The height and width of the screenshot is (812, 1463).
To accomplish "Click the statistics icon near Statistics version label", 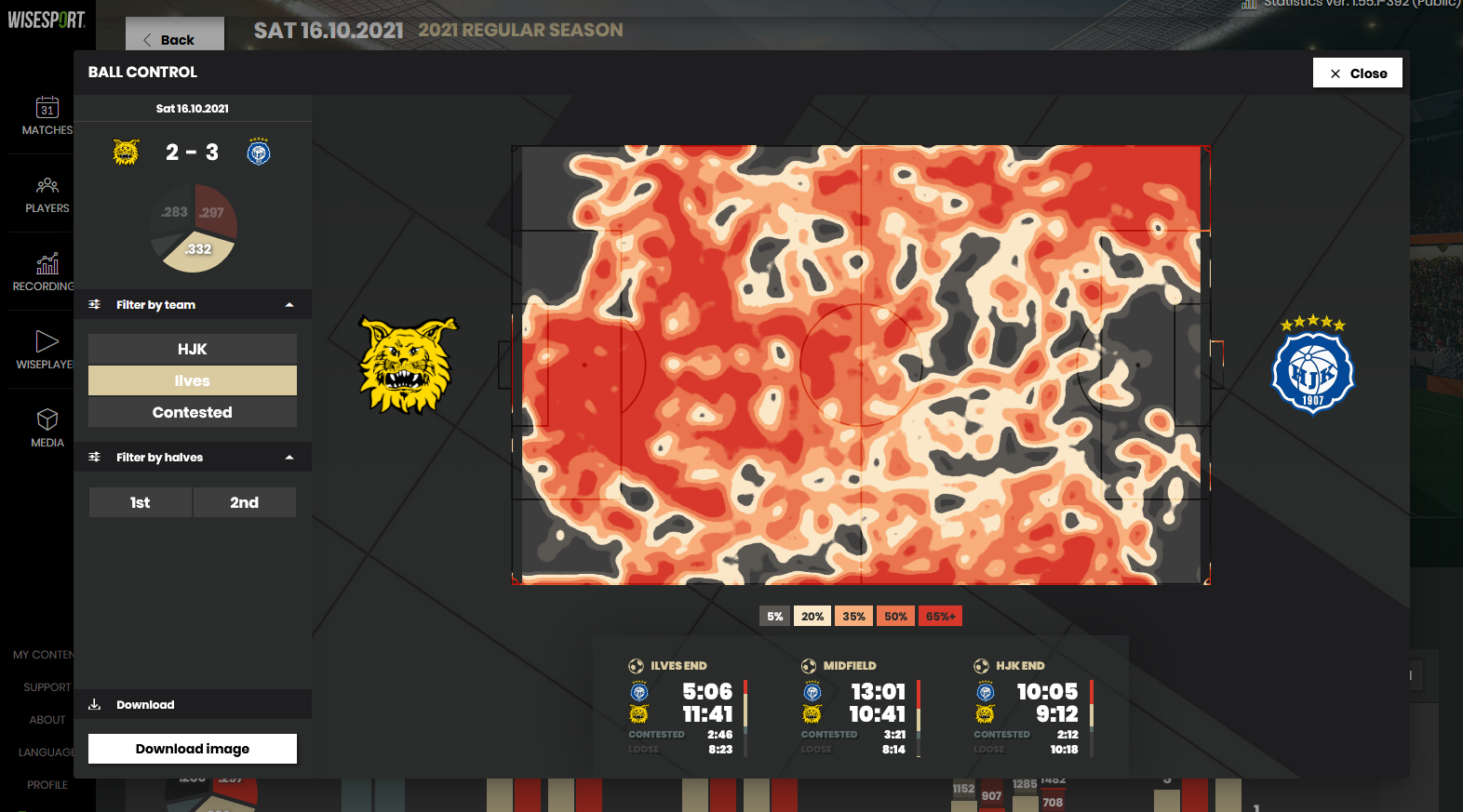I will tap(1248, 6).
